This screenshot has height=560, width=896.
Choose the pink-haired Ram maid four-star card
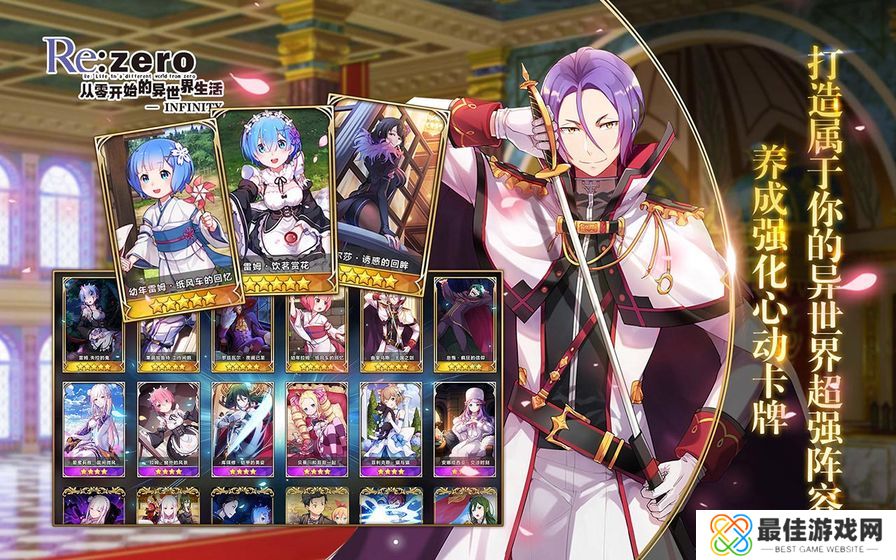(167, 425)
